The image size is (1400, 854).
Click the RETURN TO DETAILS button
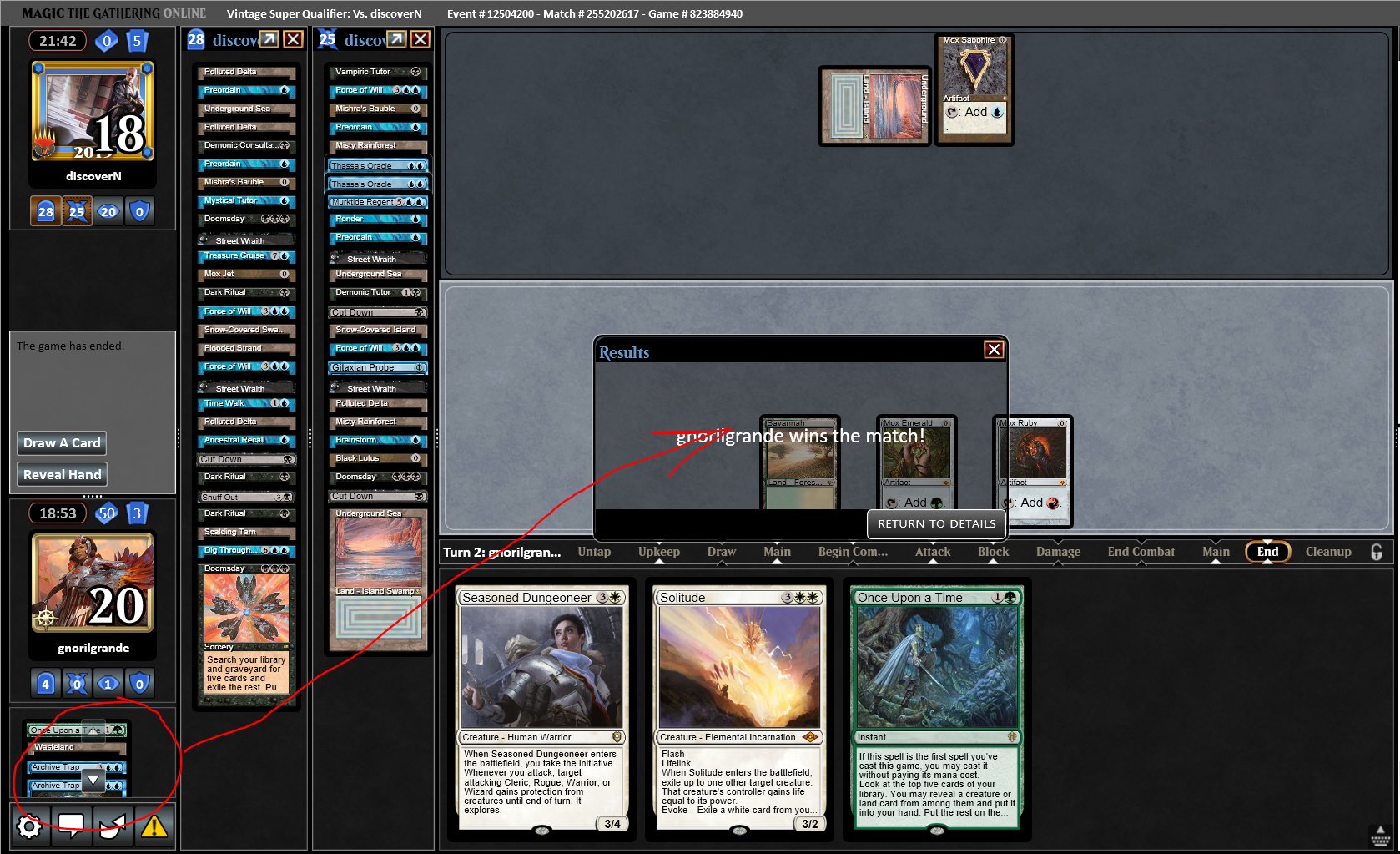click(x=936, y=524)
